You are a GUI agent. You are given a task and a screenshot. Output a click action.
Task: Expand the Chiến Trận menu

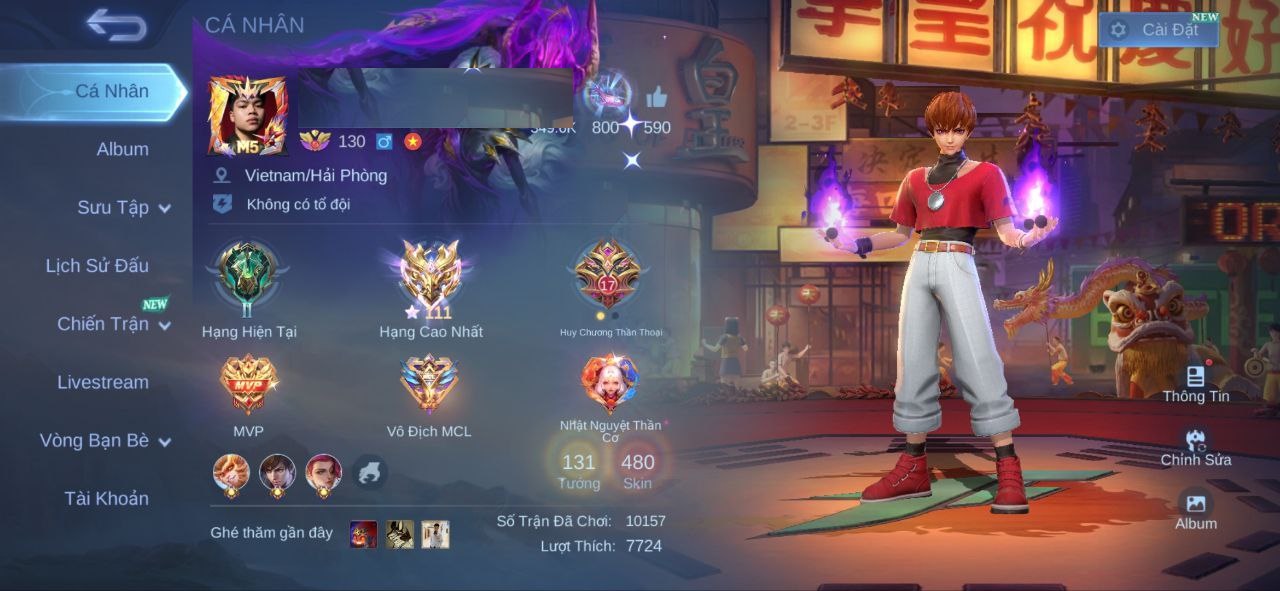[112, 324]
